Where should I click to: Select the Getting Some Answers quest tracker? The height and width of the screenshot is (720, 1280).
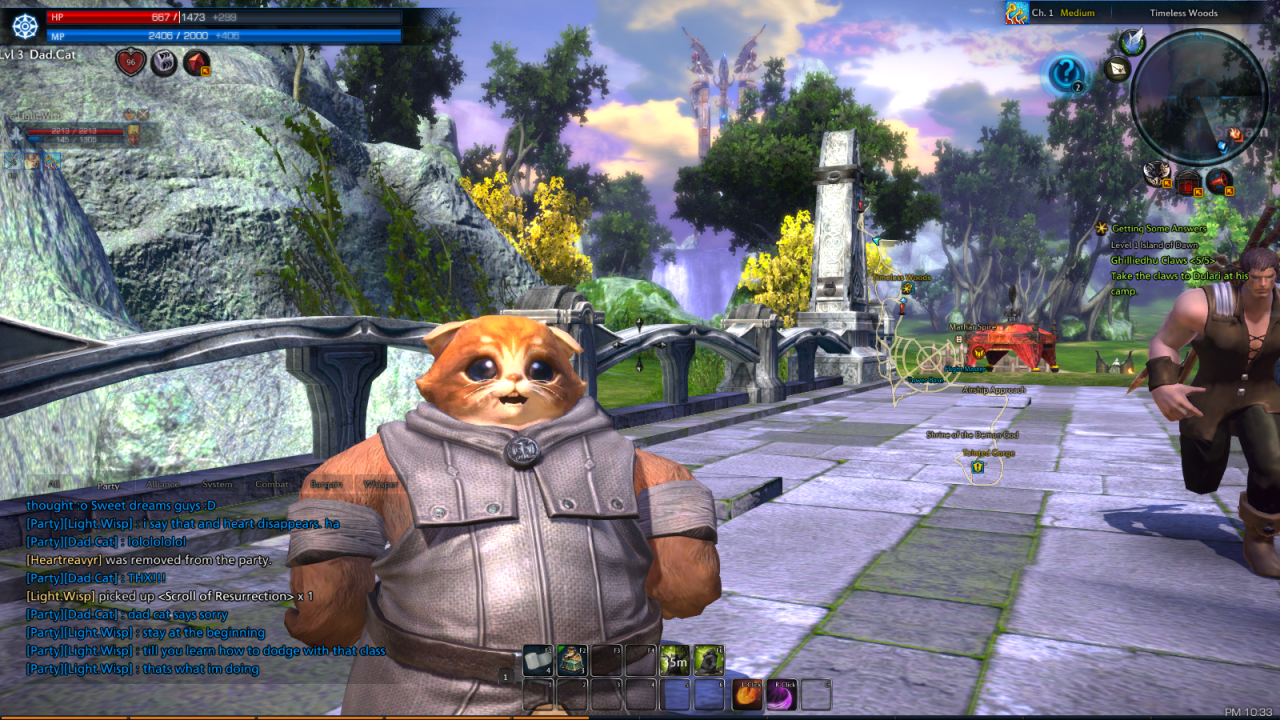click(x=1158, y=229)
